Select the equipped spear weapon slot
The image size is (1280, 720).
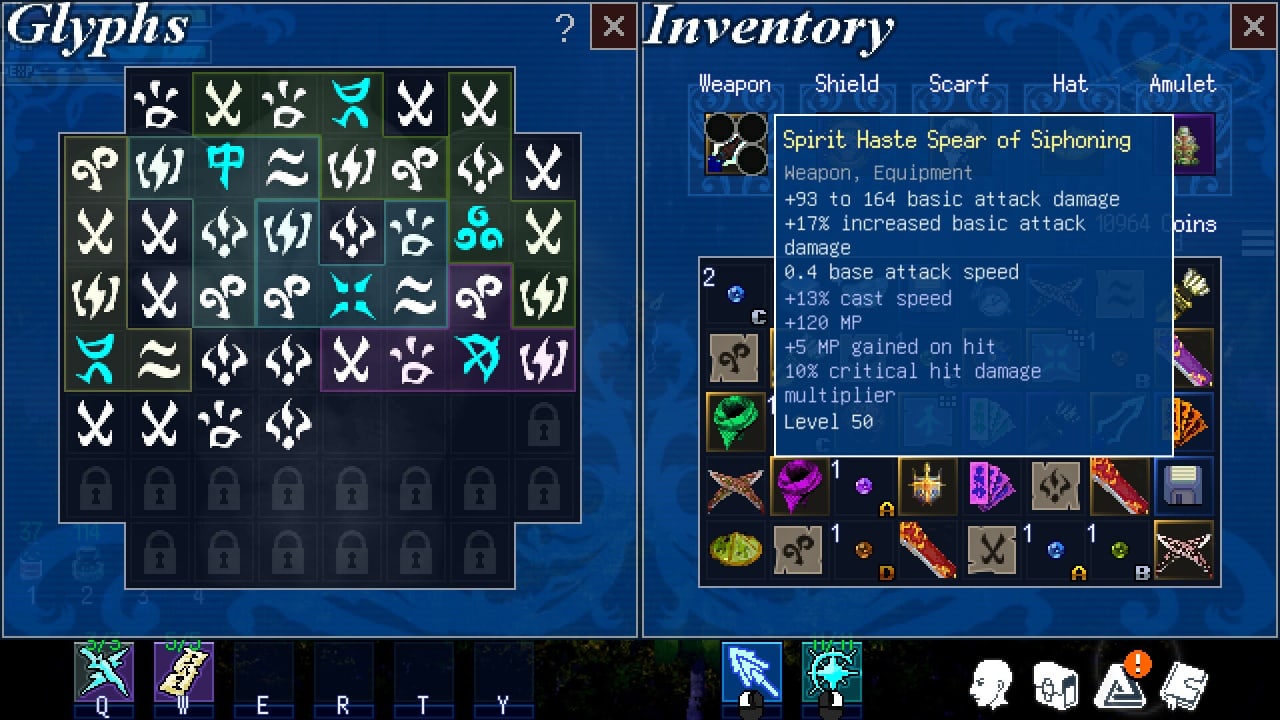(x=736, y=144)
